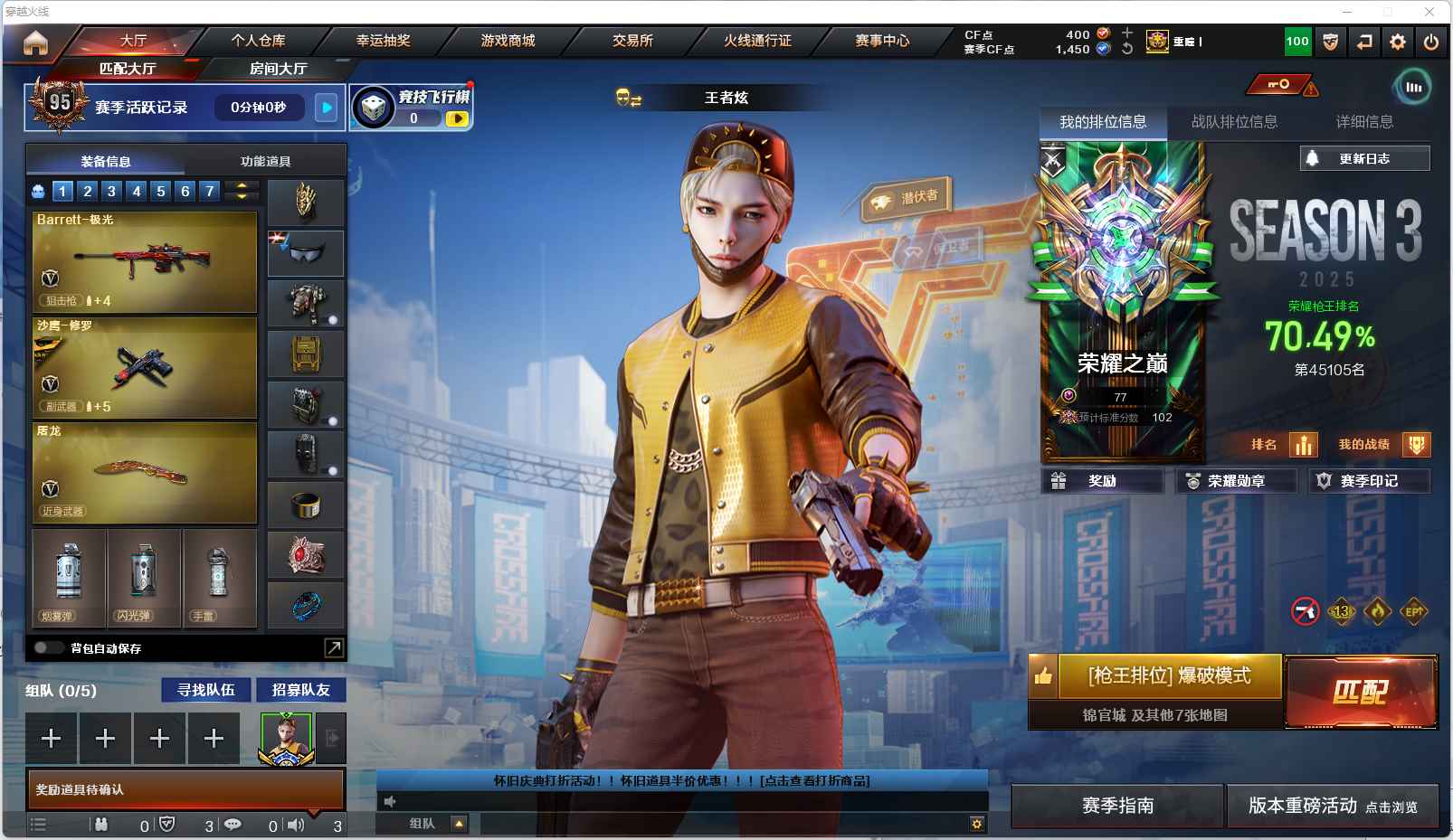This screenshot has width=1453, height=840.
Task: Choose the Barrett-极光 sniper rifle slot
Action: (145, 262)
